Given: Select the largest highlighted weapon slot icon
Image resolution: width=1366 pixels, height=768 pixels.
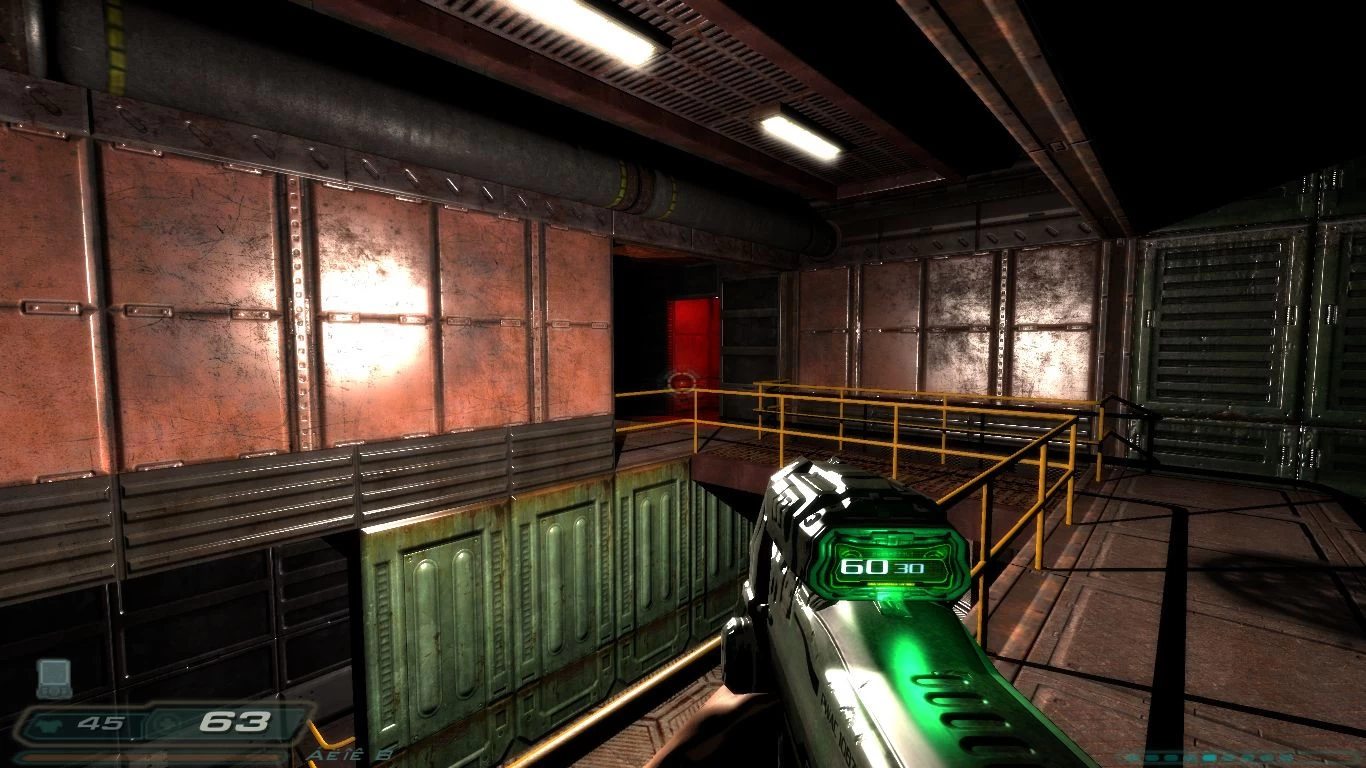Looking at the screenshot, I should 1209,757.
